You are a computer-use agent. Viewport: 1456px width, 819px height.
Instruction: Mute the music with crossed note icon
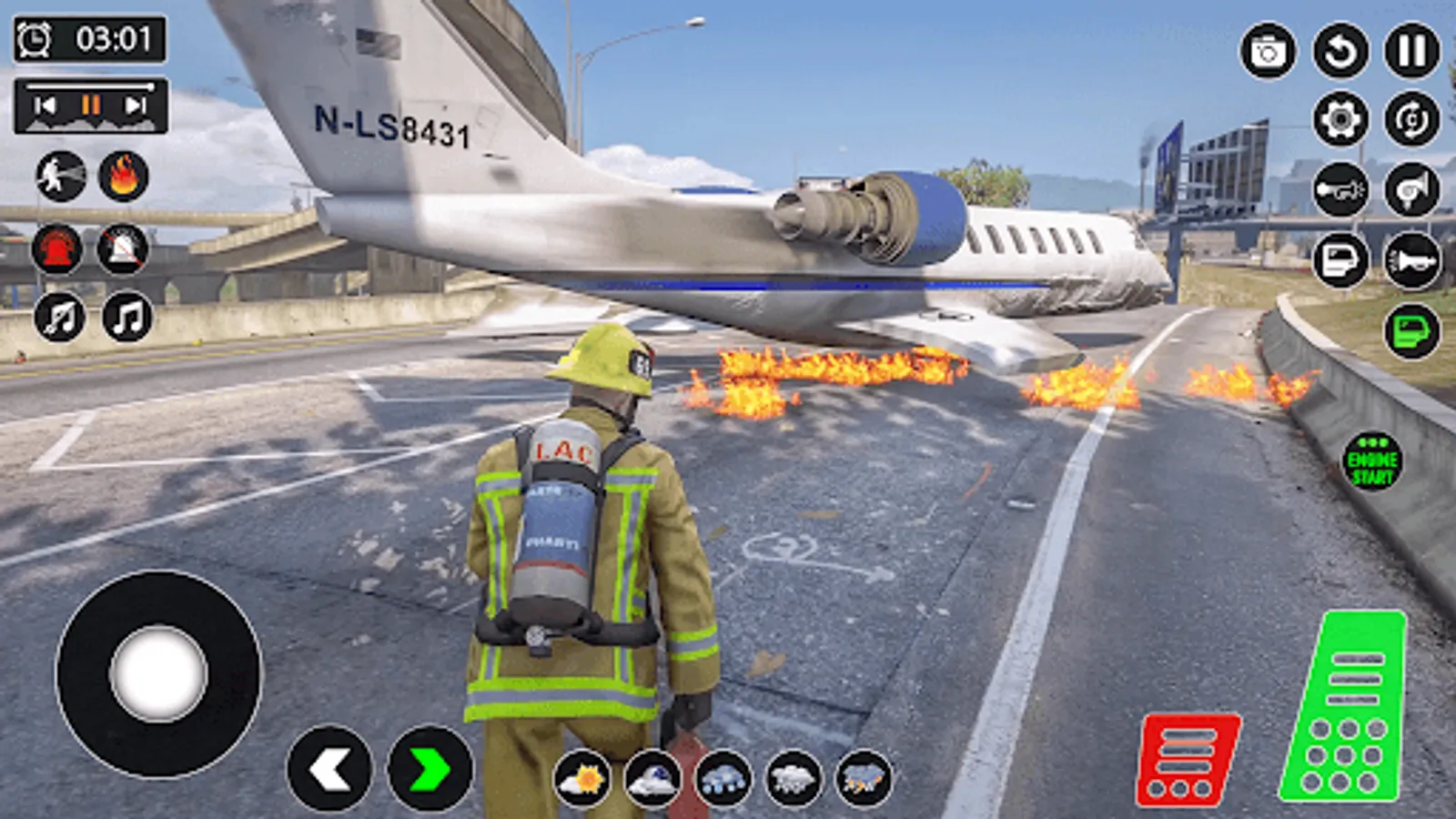pyautogui.click(x=61, y=318)
